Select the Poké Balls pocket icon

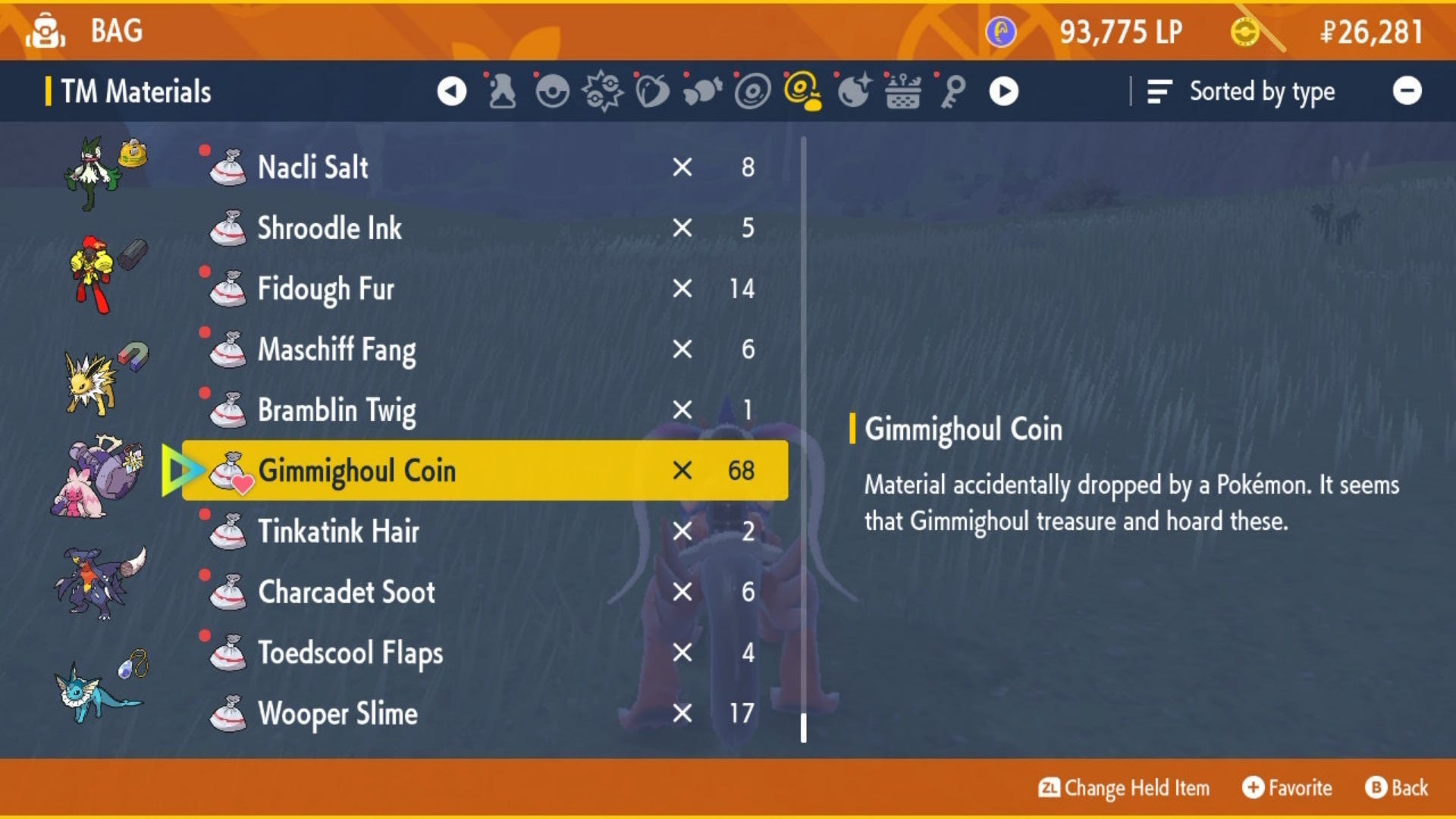pyautogui.click(x=553, y=91)
